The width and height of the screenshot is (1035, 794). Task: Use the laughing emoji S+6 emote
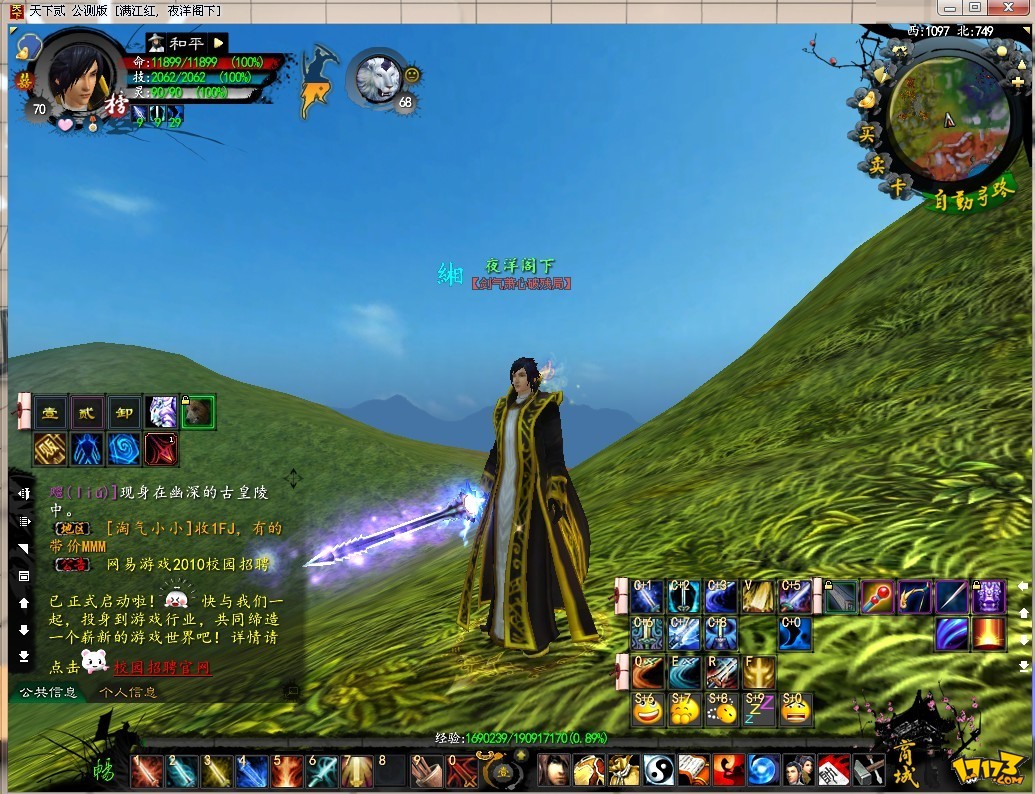coord(647,709)
